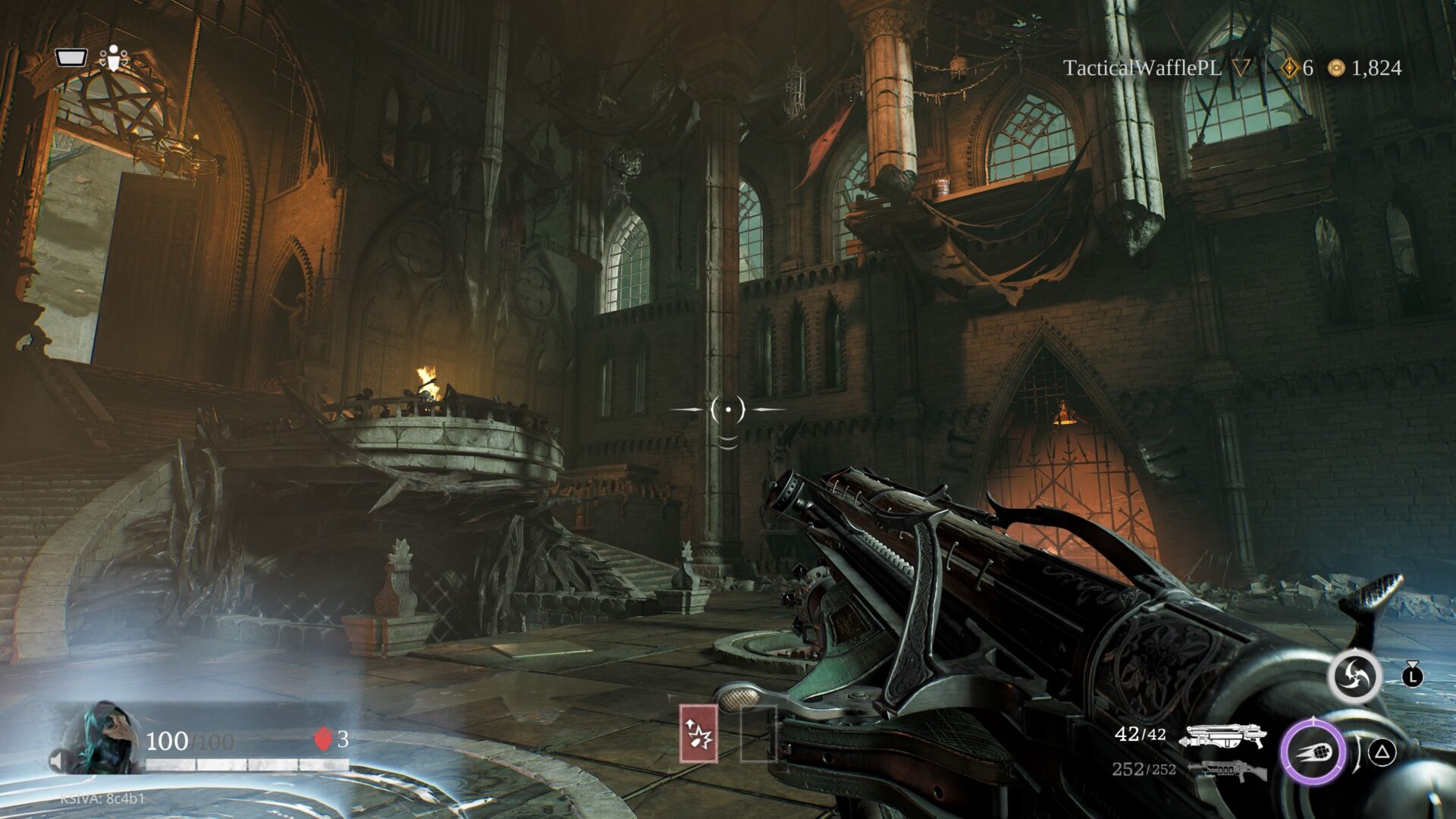This screenshot has width=1456, height=819.
Task: Activate the purple-ringed grenade ability
Action: point(1313,752)
